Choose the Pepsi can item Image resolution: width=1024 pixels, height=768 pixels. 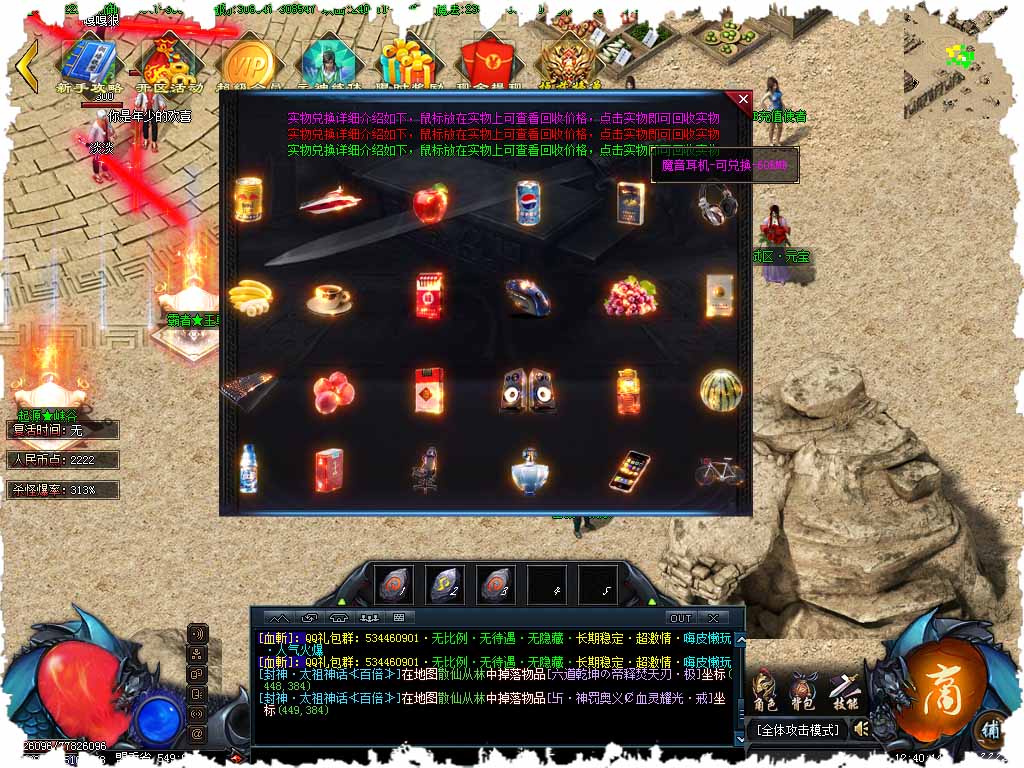[x=528, y=202]
